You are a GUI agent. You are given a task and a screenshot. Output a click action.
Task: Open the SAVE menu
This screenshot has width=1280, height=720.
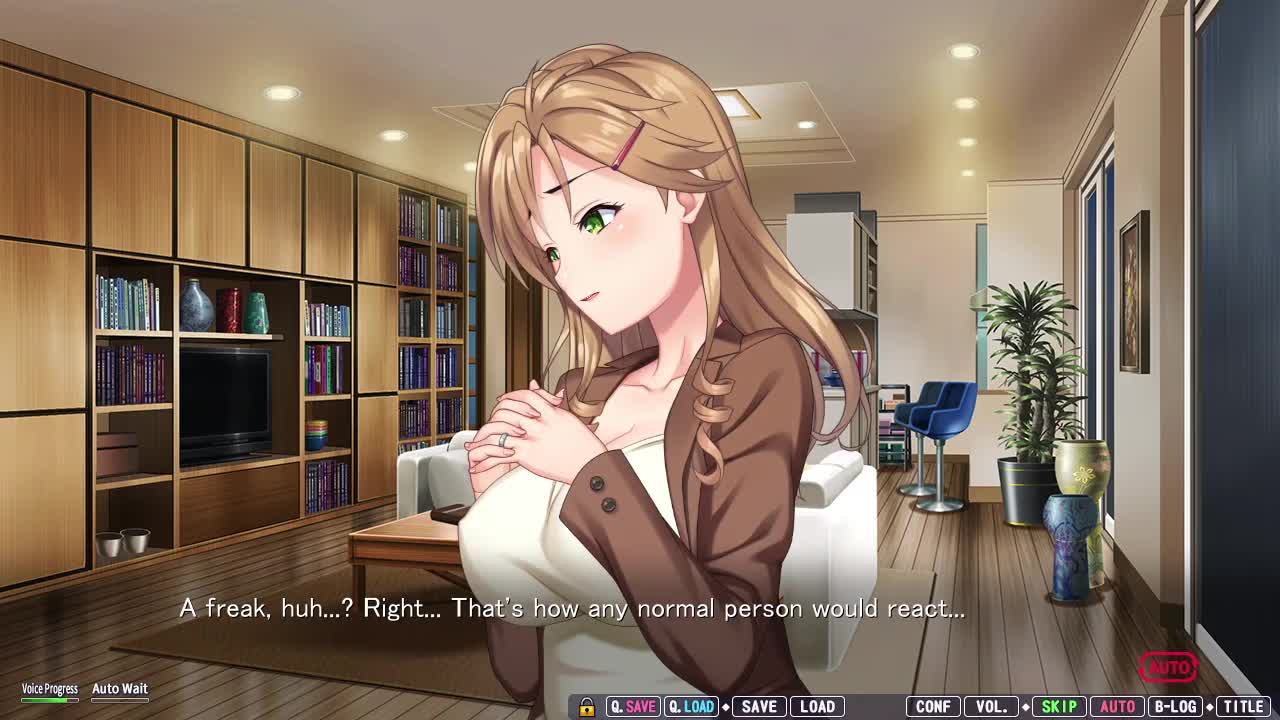point(759,707)
